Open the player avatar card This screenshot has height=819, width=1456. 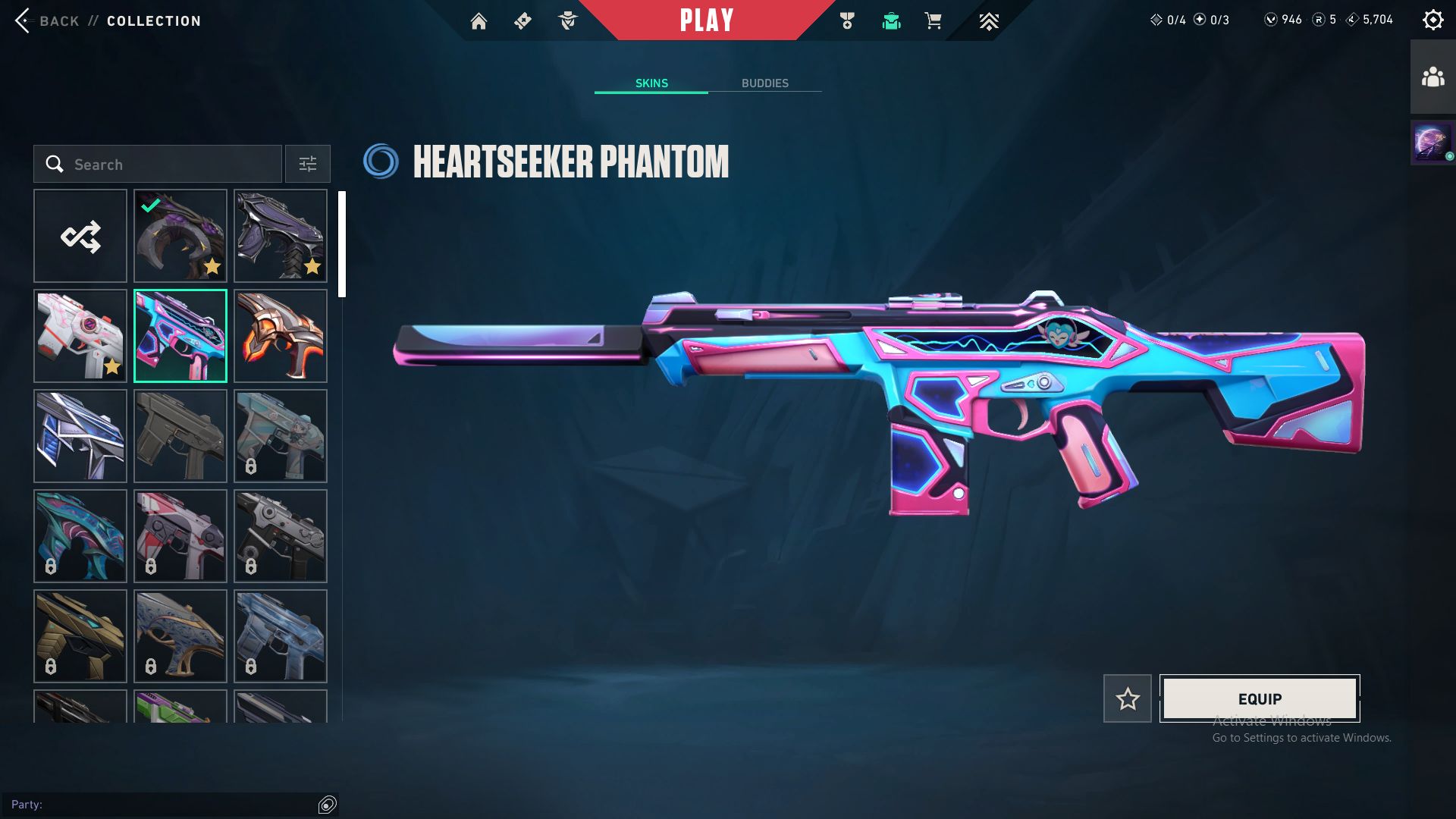(1432, 143)
